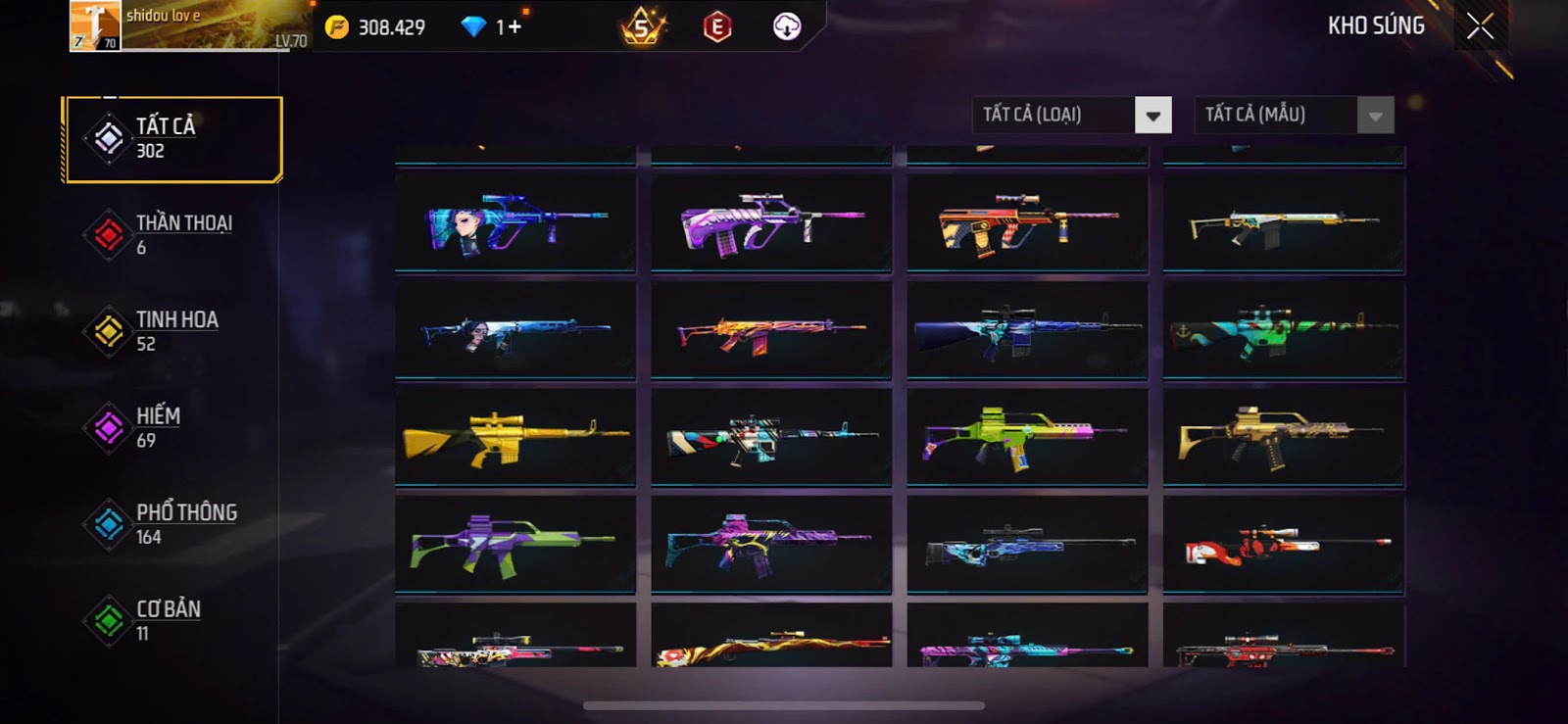
Task: Expand the Tất Cả (Mẫu) dropdown
Action: coord(1375,116)
